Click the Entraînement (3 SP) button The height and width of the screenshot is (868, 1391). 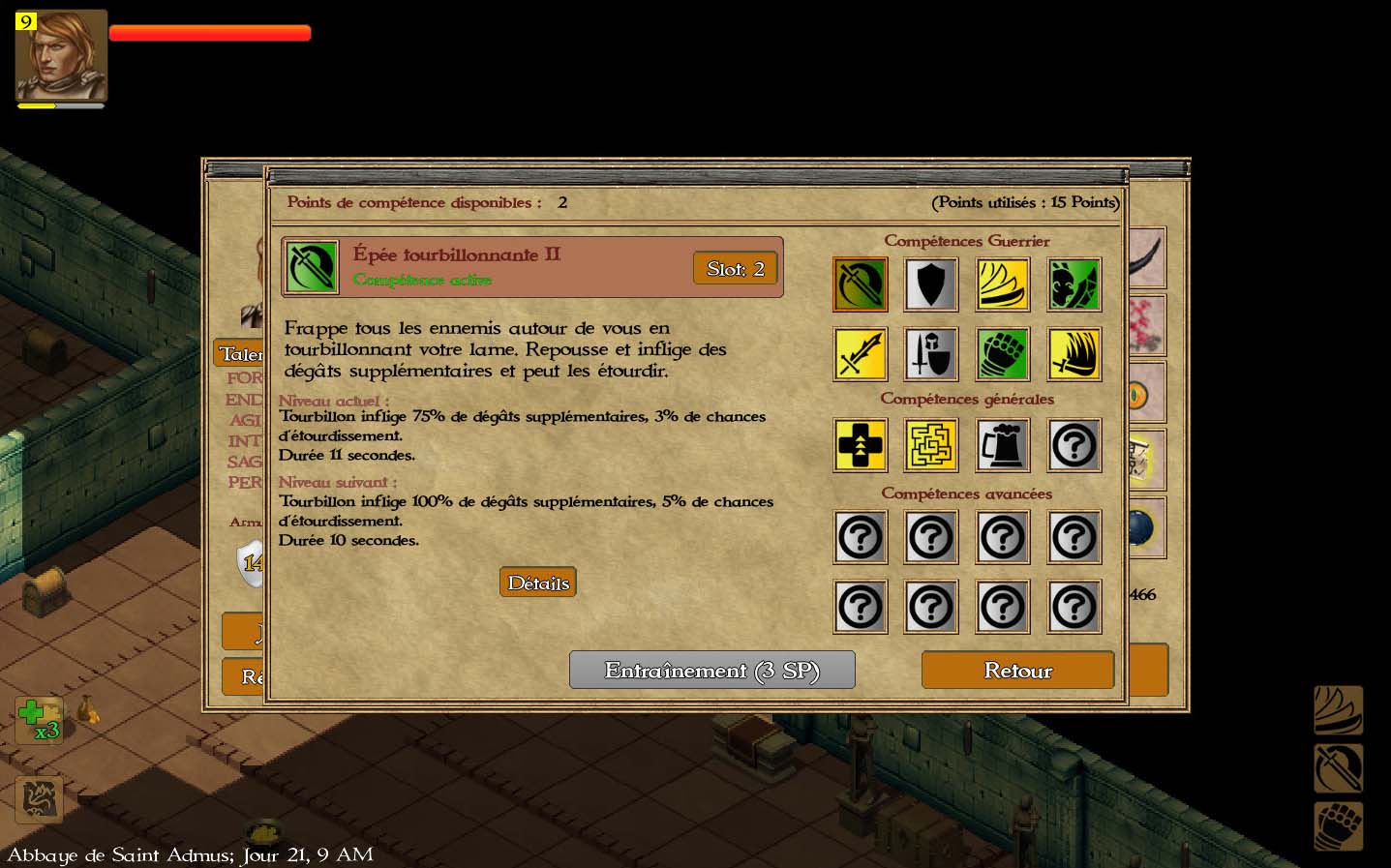[711, 670]
